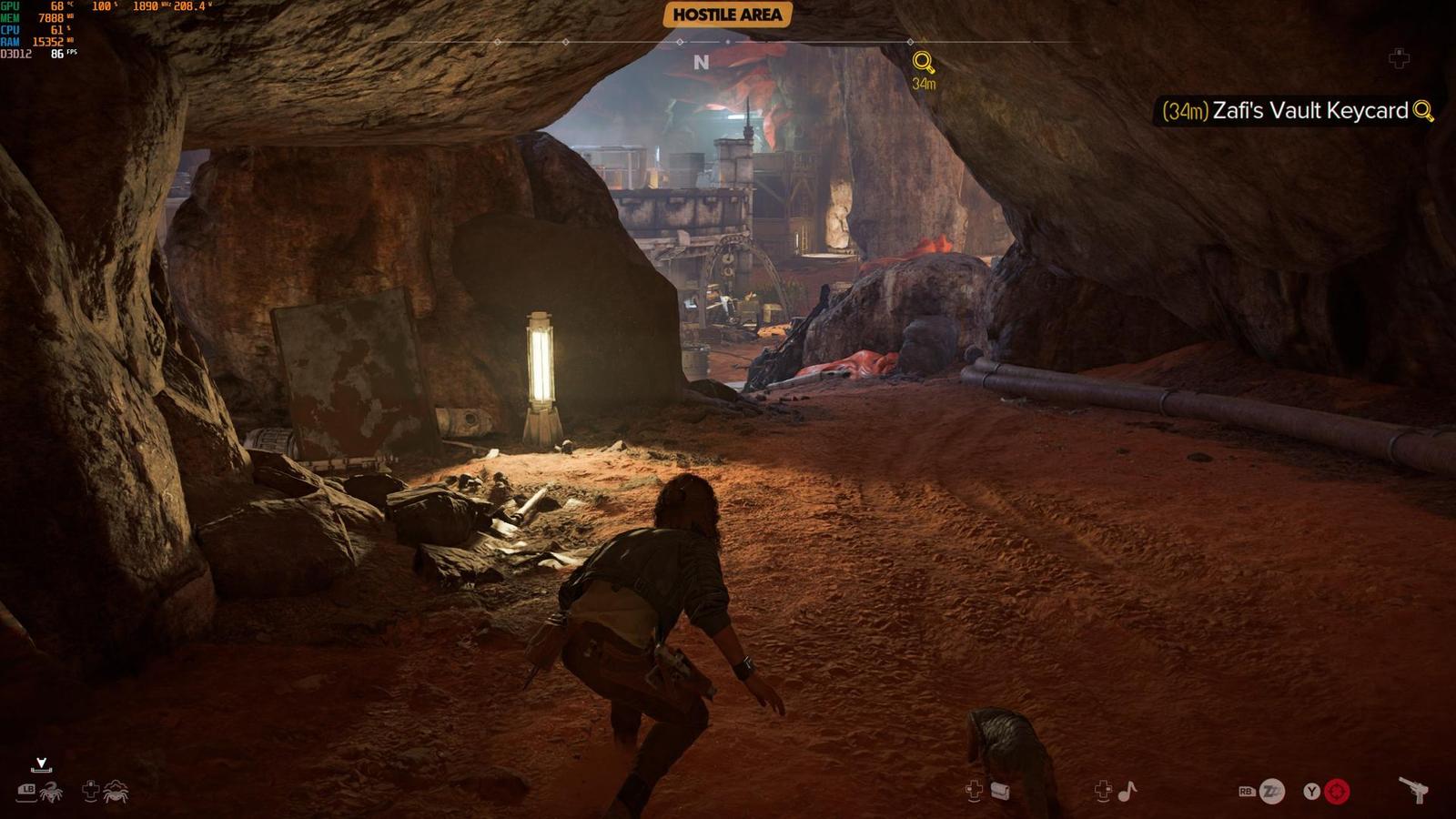The height and width of the screenshot is (819, 1456).
Task: Click the magnifier objective marker on the compass
Action: pos(924,63)
